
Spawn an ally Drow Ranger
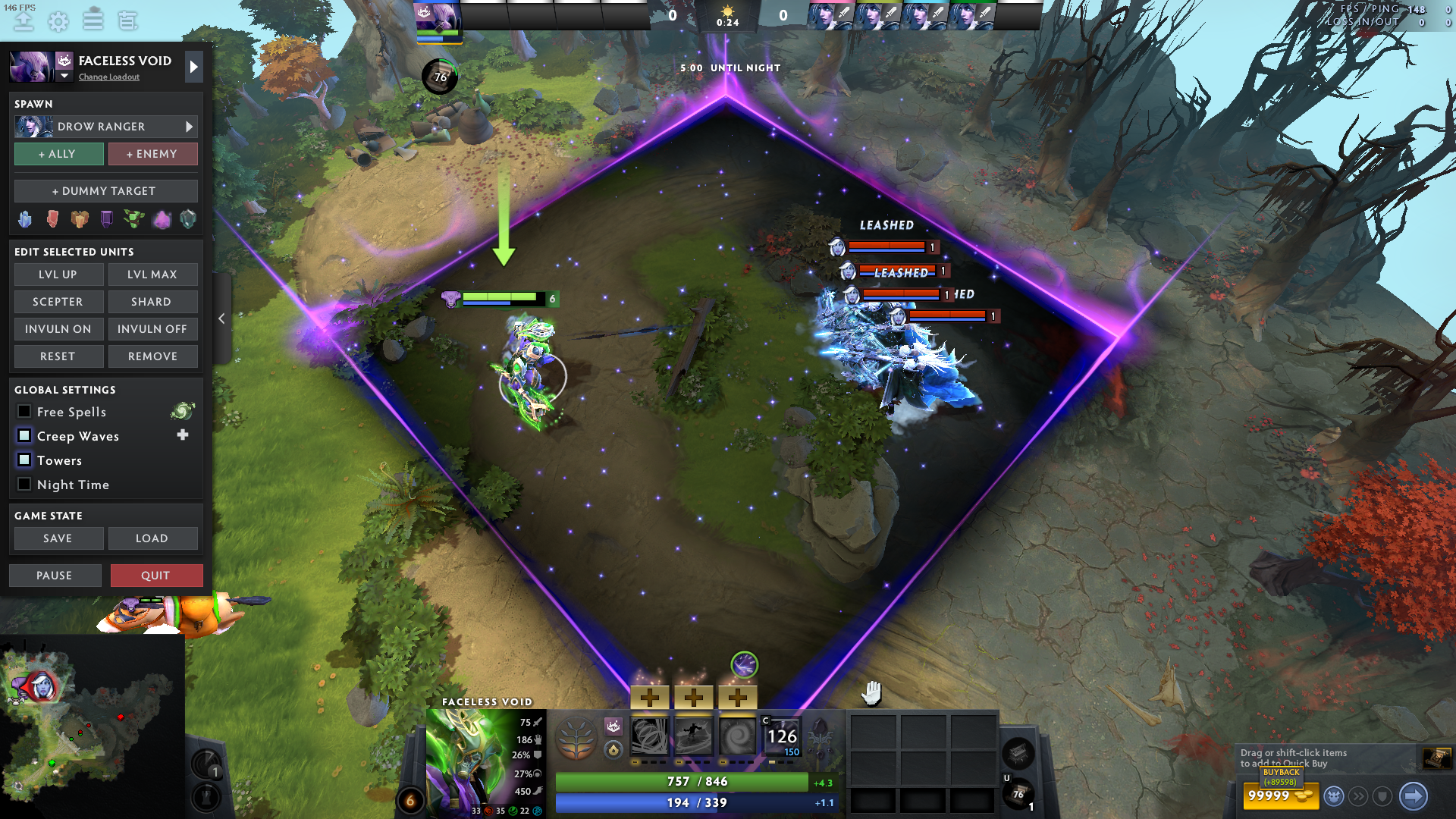58,154
